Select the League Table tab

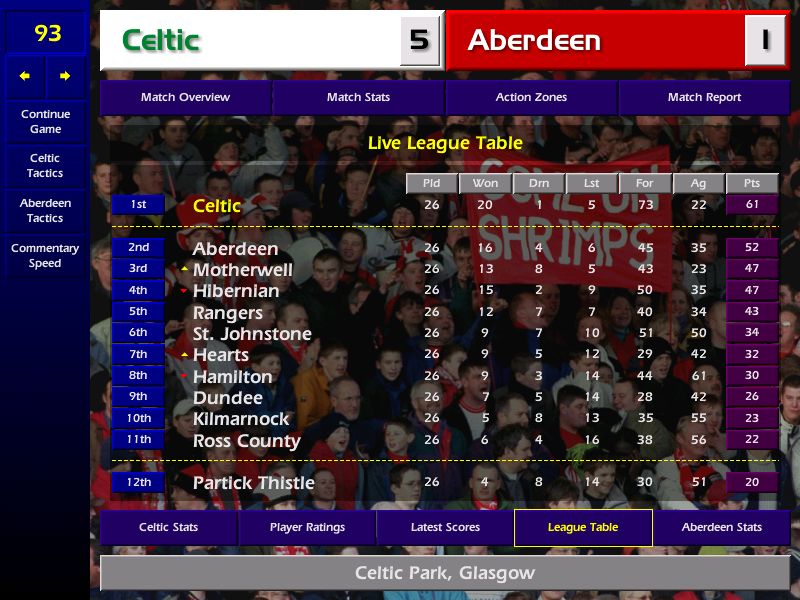tap(583, 527)
